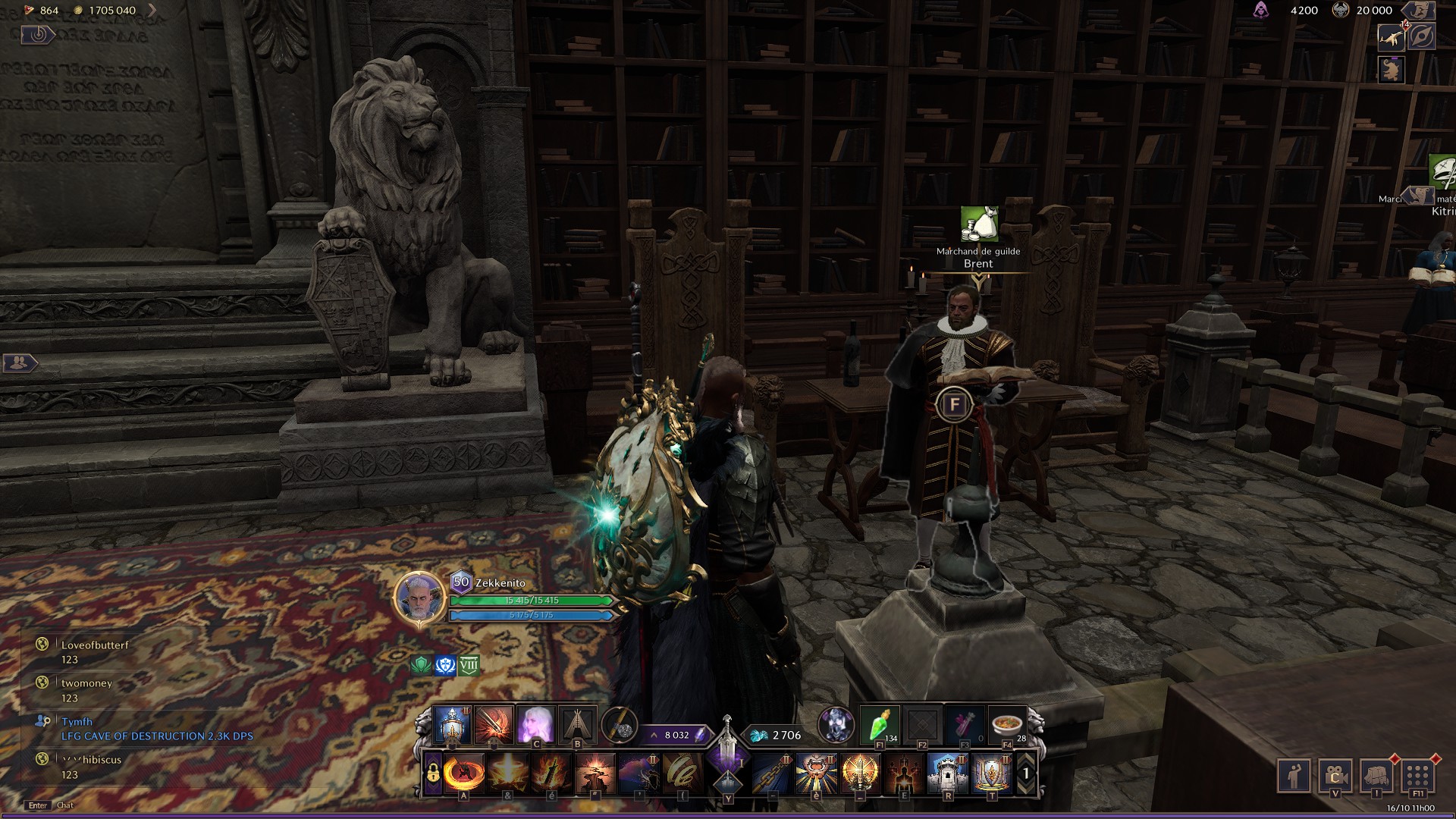The width and height of the screenshot is (1456, 819).
Task: Activate the camera mode icon labeled V
Action: click(1336, 777)
